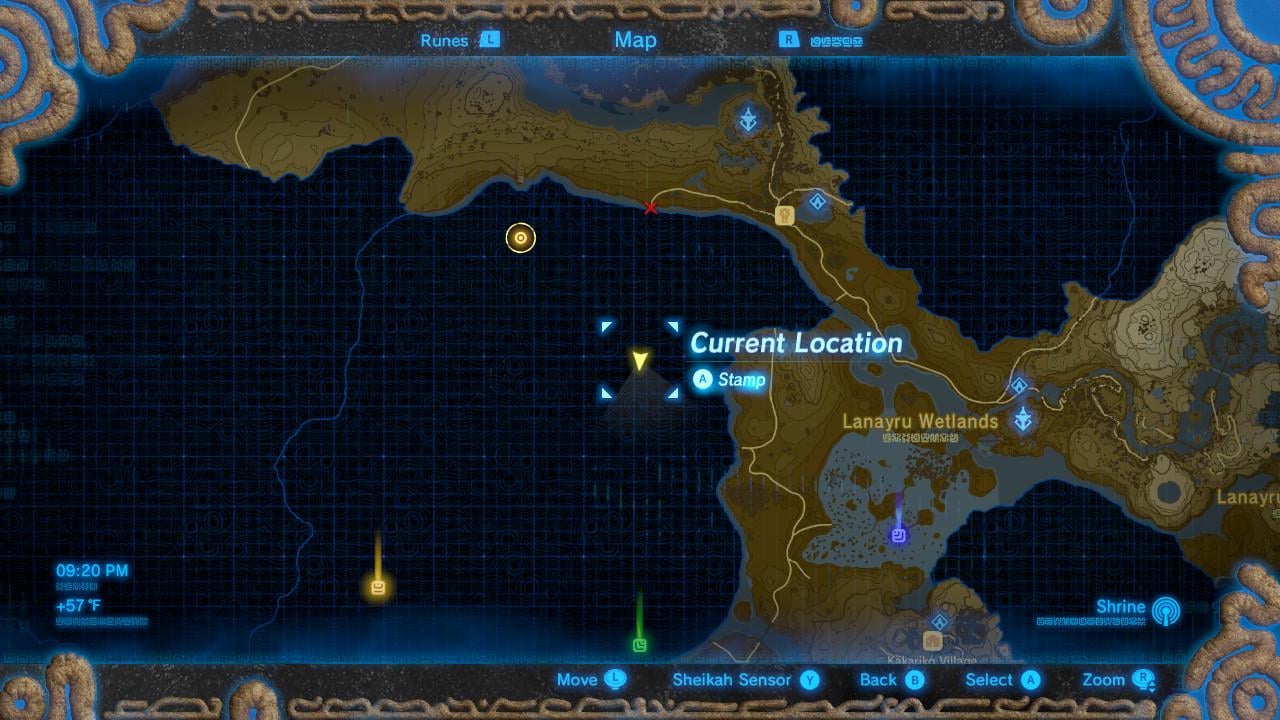Toggle the Shrine sensor indicator icon
1280x720 pixels.
coord(1165,609)
